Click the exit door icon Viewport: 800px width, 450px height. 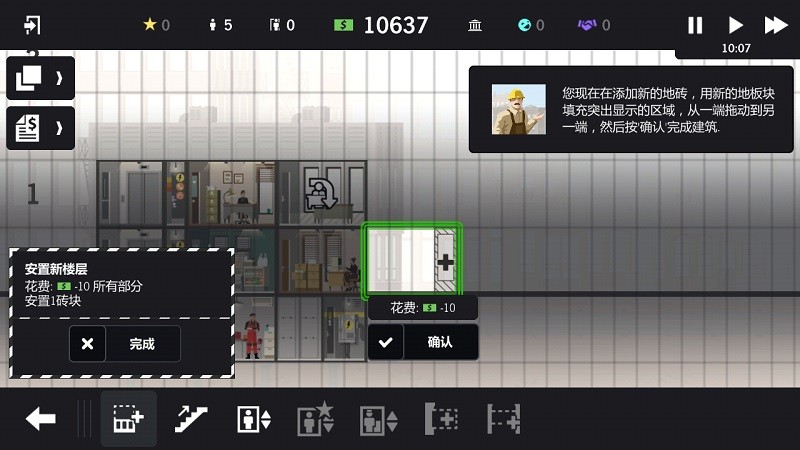click(32, 25)
